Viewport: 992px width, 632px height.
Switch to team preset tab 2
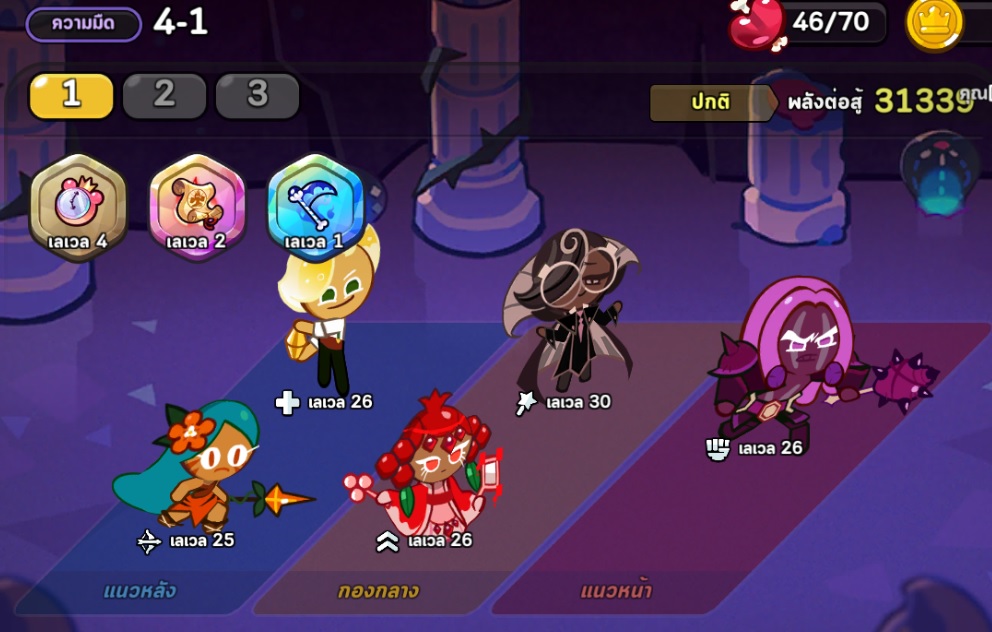click(164, 95)
